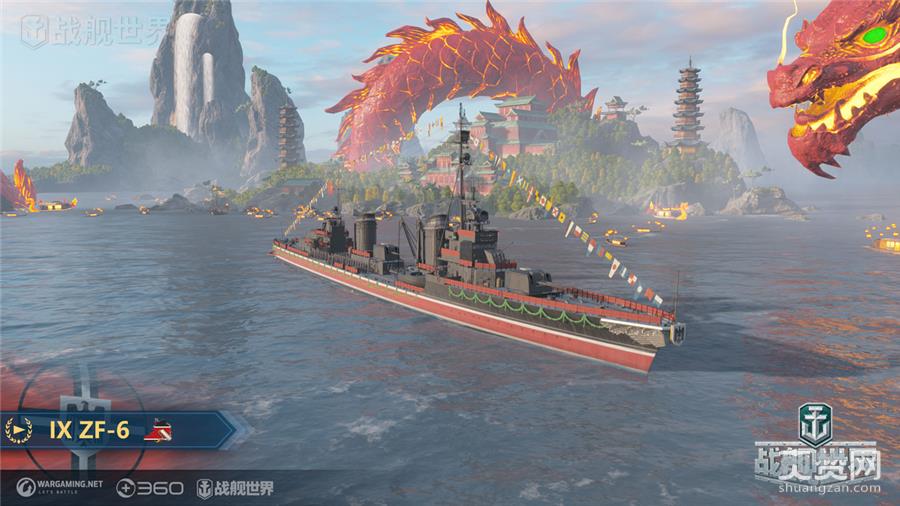Click the premium ship laurel icon
The width and height of the screenshot is (900, 506).
[18, 430]
